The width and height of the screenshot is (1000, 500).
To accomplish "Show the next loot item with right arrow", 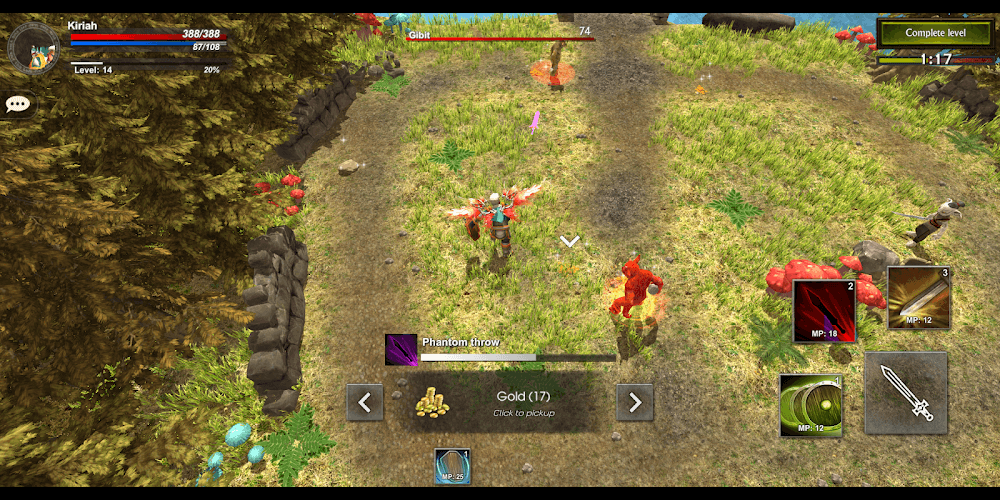I will click(x=635, y=403).
